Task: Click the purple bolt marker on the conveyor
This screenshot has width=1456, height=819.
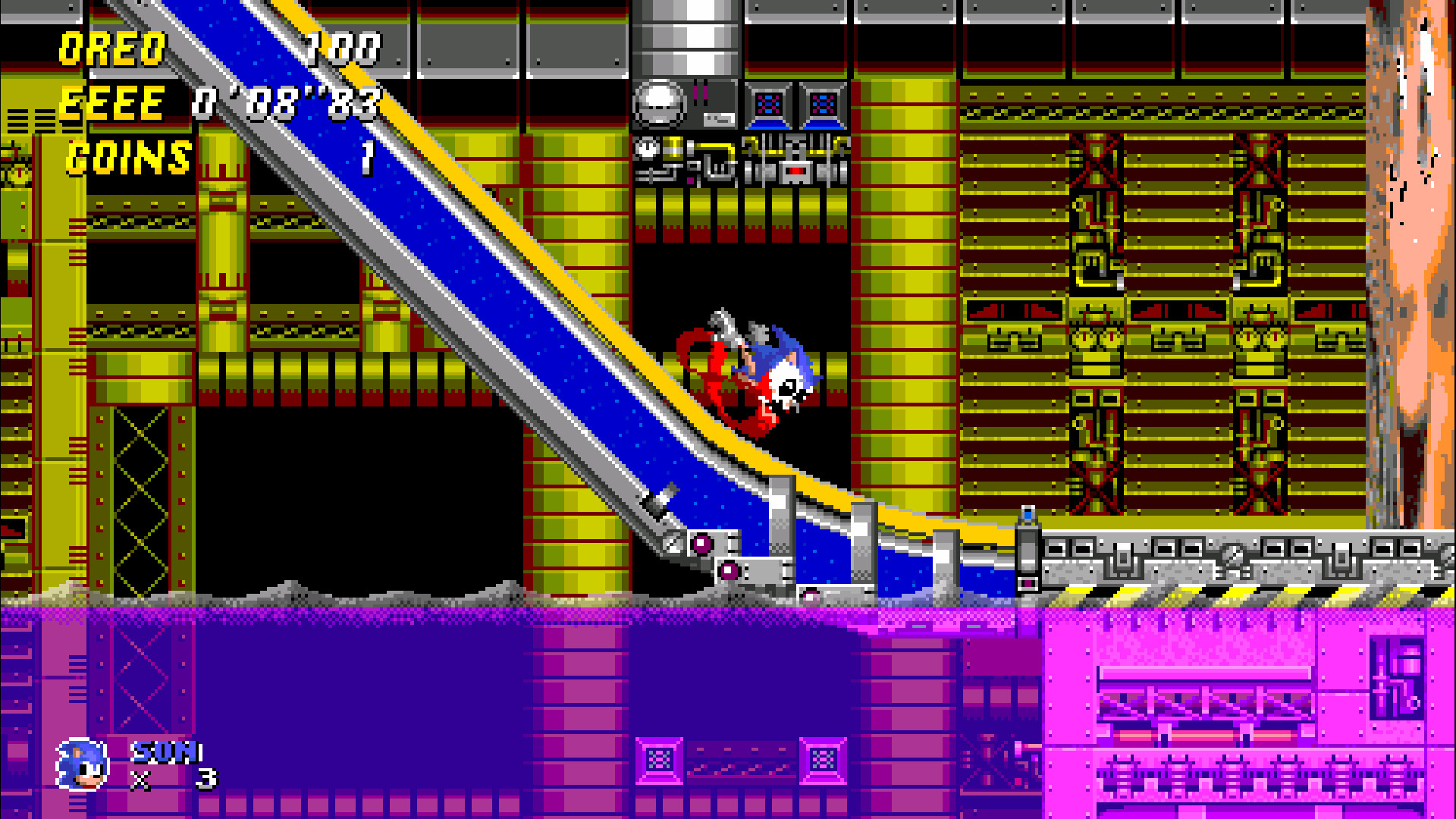Action: point(701,545)
